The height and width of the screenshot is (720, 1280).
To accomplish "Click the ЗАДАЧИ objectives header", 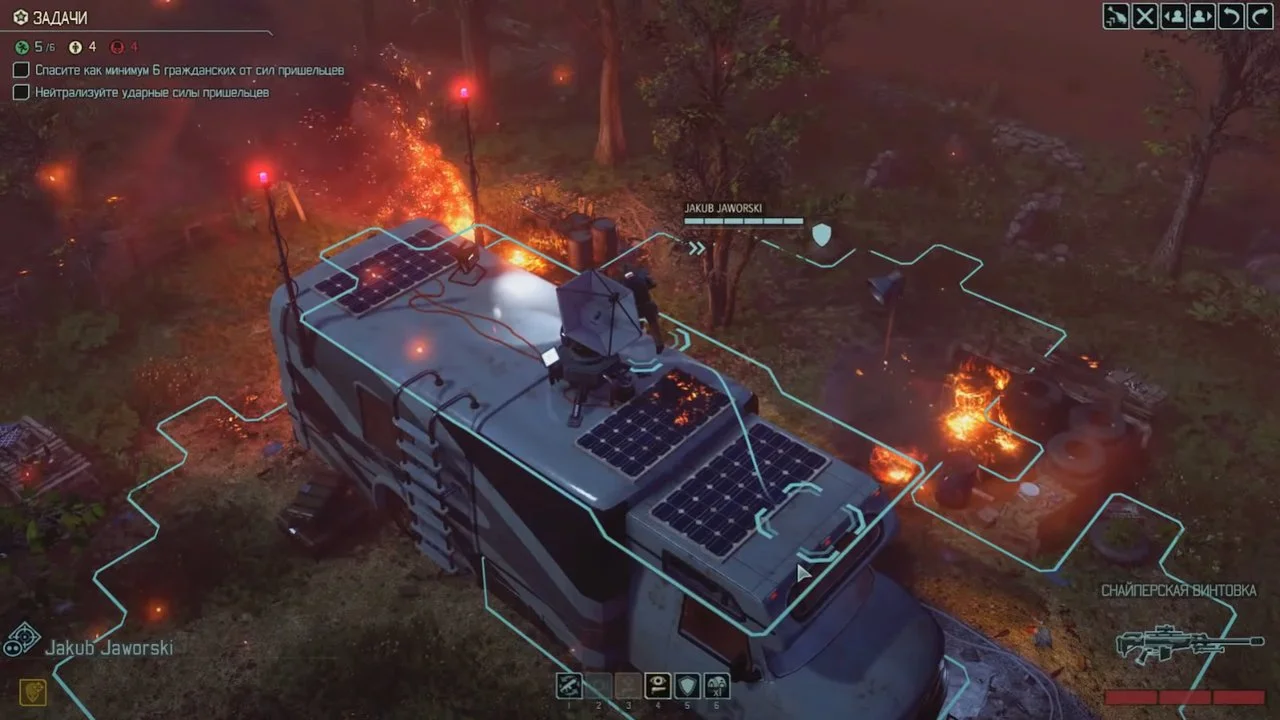I will pos(60,18).
